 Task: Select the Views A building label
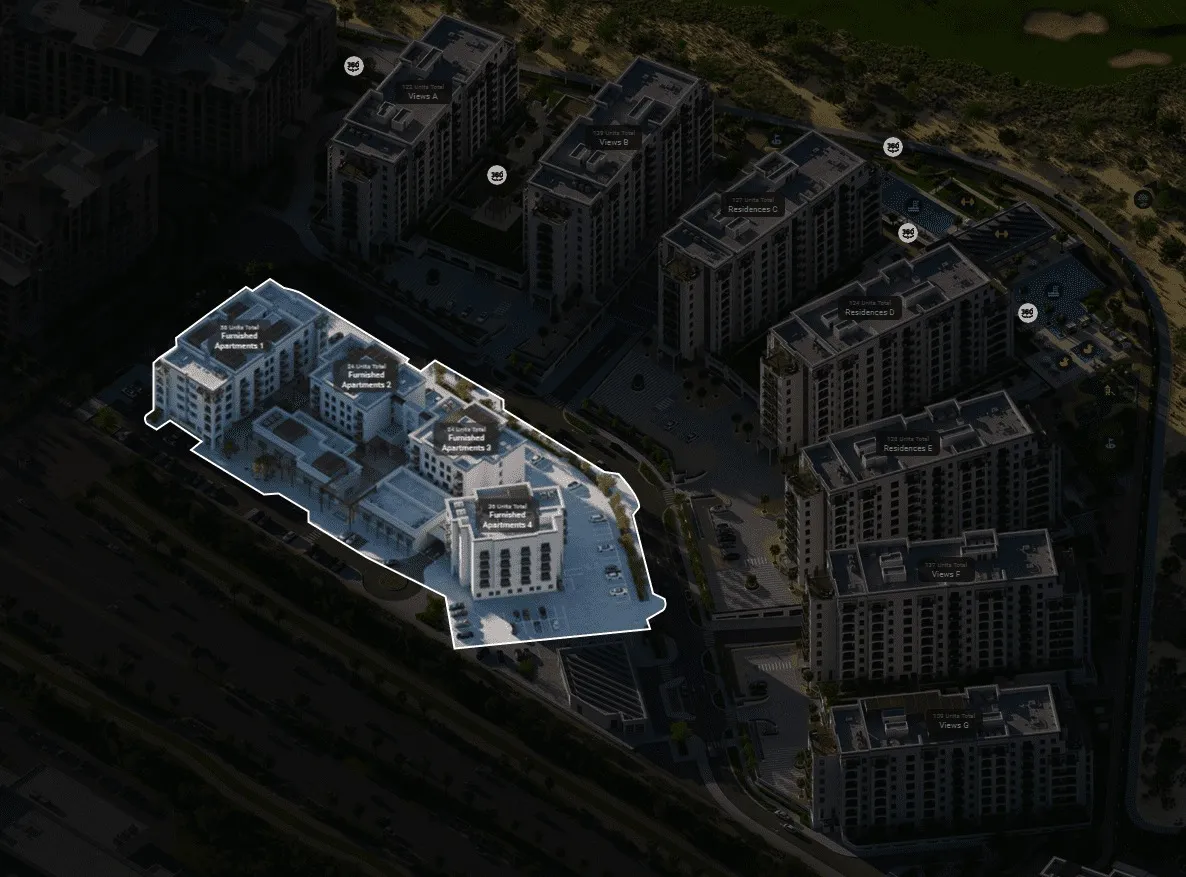424,93
